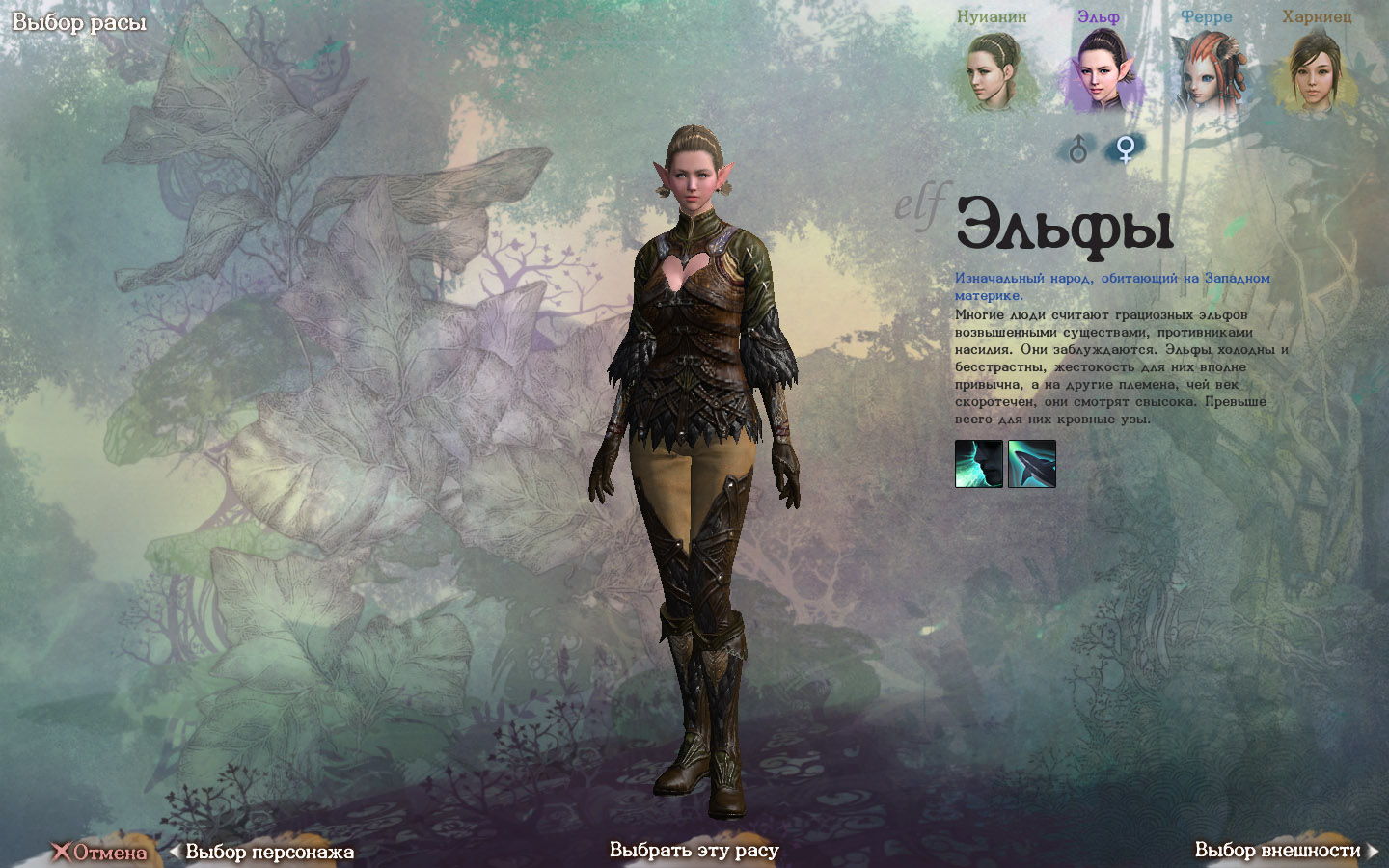Choose the Эльф race portrait
Screen dimensions: 1389x868
(1100, 71)
